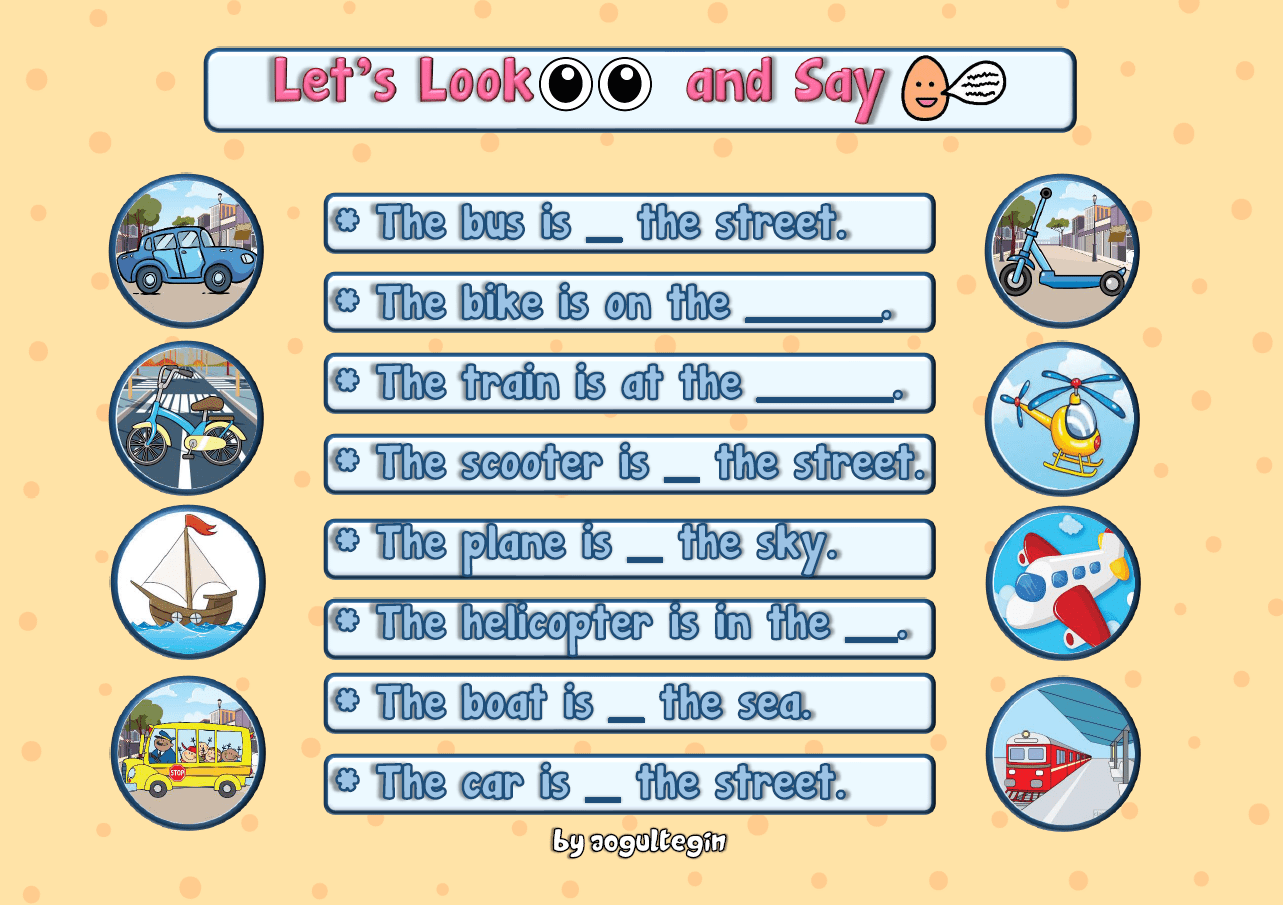The width and height of the screenshot is (1283, 905).
Task: Click the car sentence bar
Action: (x=629, y=783)
